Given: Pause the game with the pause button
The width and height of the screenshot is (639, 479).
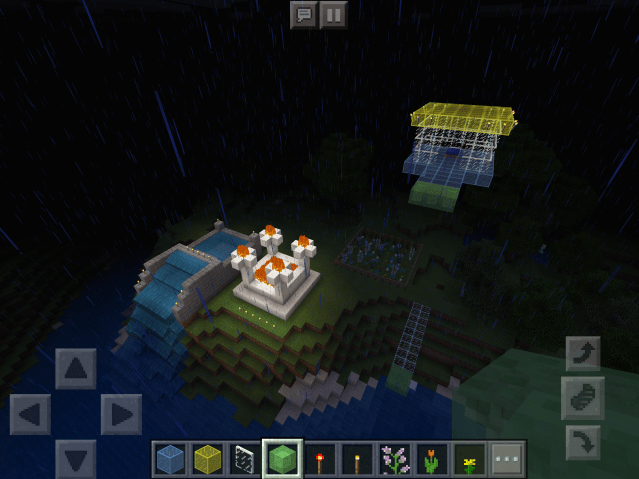Looking at the screenshot, I should (x=334, y=15).
